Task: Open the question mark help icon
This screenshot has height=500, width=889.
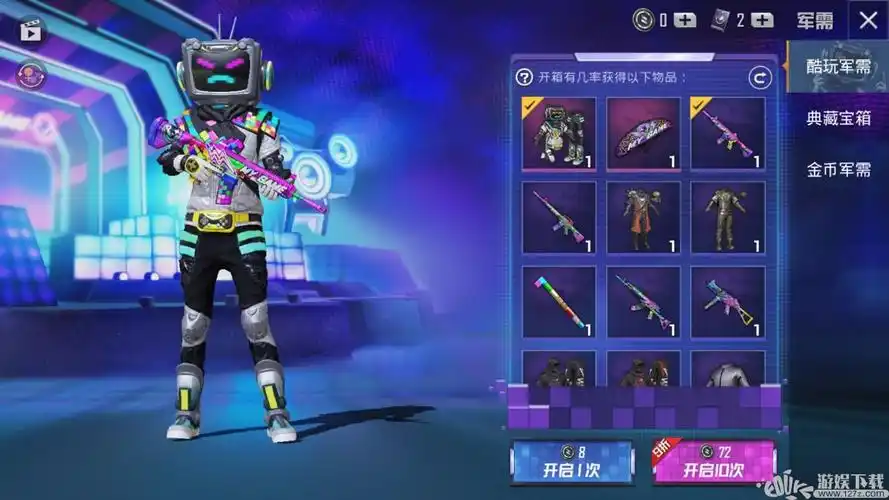Action: point(524,77)
